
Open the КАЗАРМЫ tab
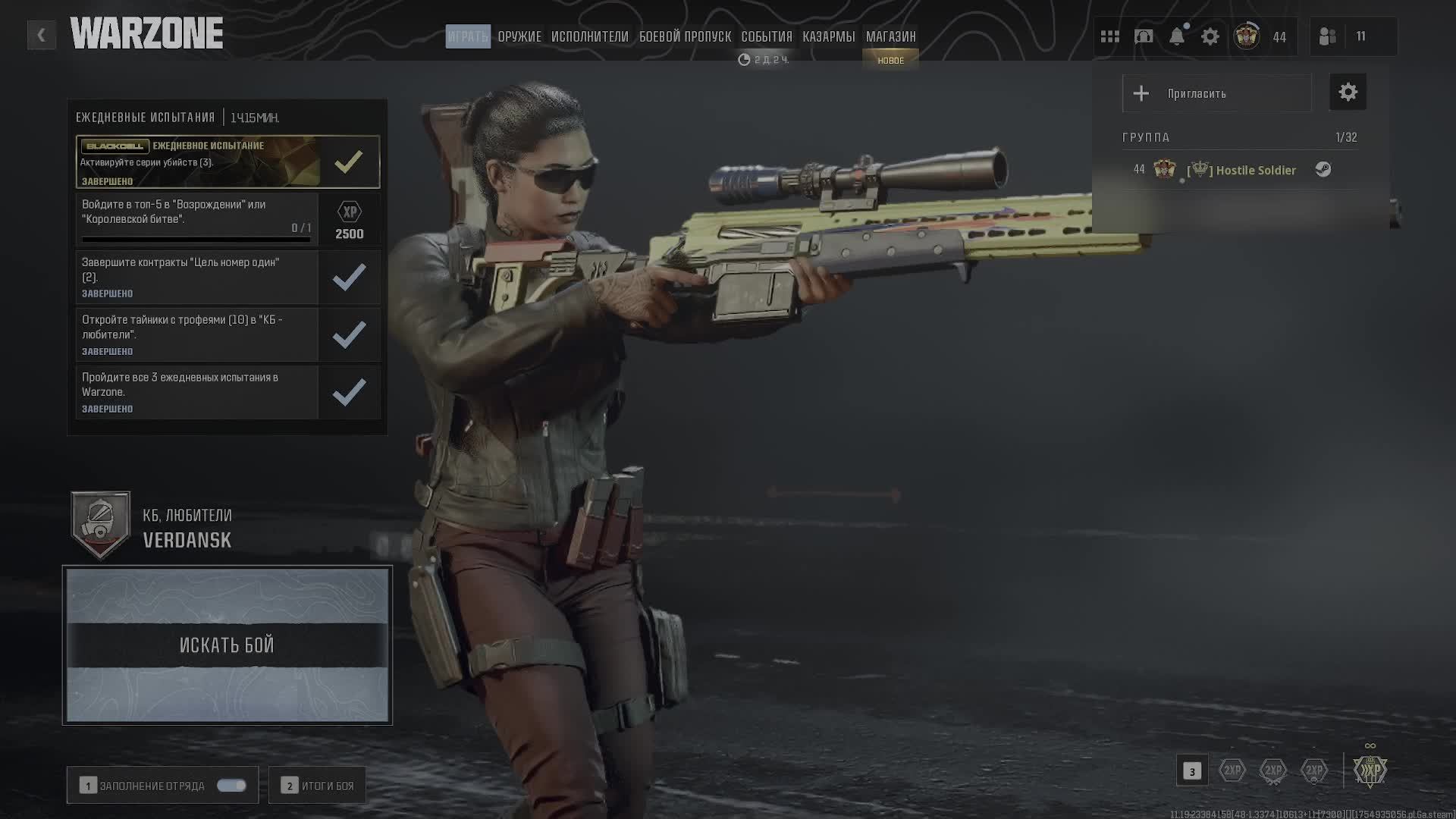(x=828, y=36)
